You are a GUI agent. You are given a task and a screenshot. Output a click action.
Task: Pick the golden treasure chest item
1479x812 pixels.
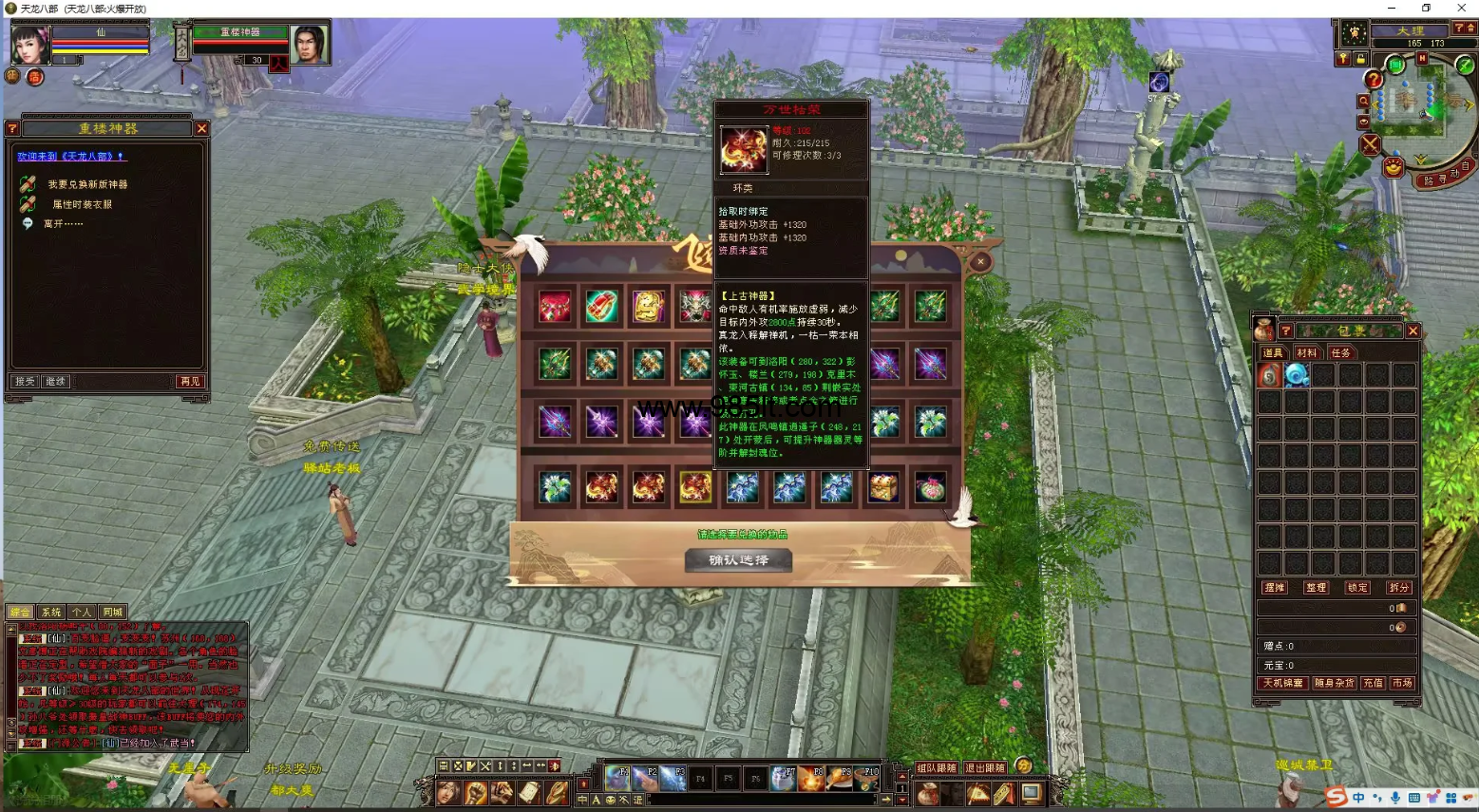point(883,487)
